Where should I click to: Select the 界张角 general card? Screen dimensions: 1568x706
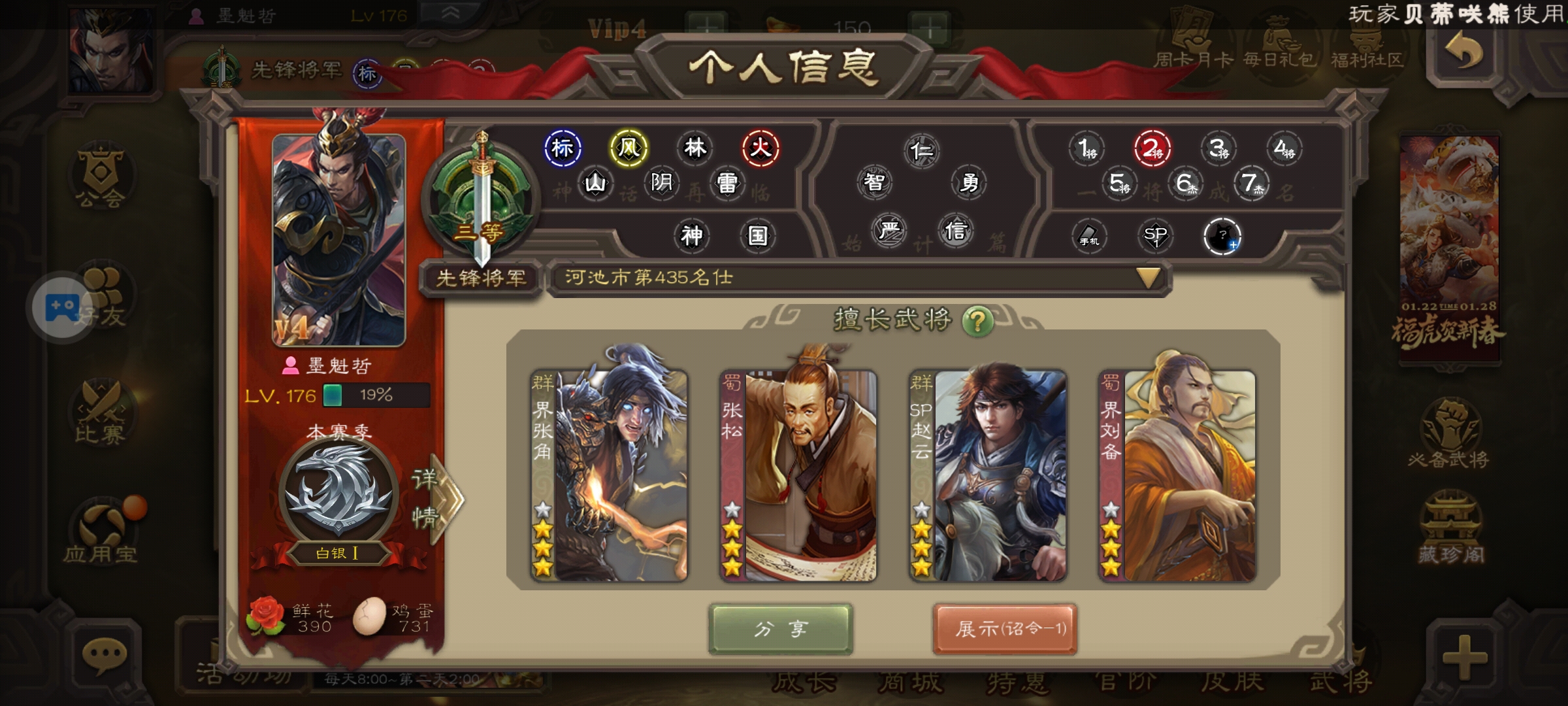coord(609,476)
